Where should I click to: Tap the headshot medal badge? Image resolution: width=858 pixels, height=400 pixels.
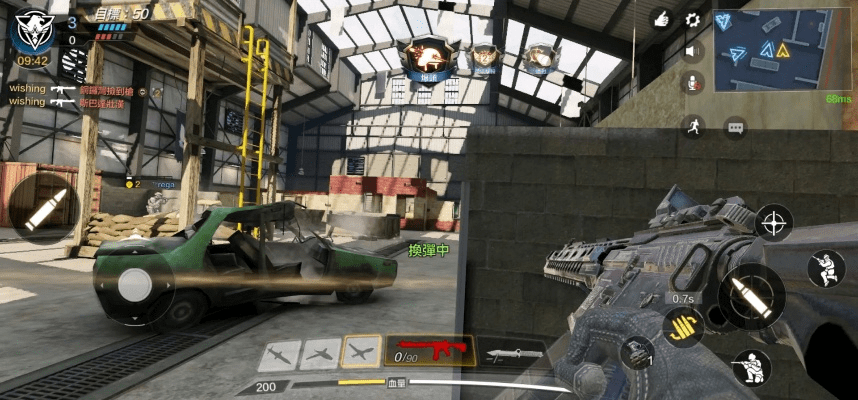pyautogui.click(x=427, y=57)
